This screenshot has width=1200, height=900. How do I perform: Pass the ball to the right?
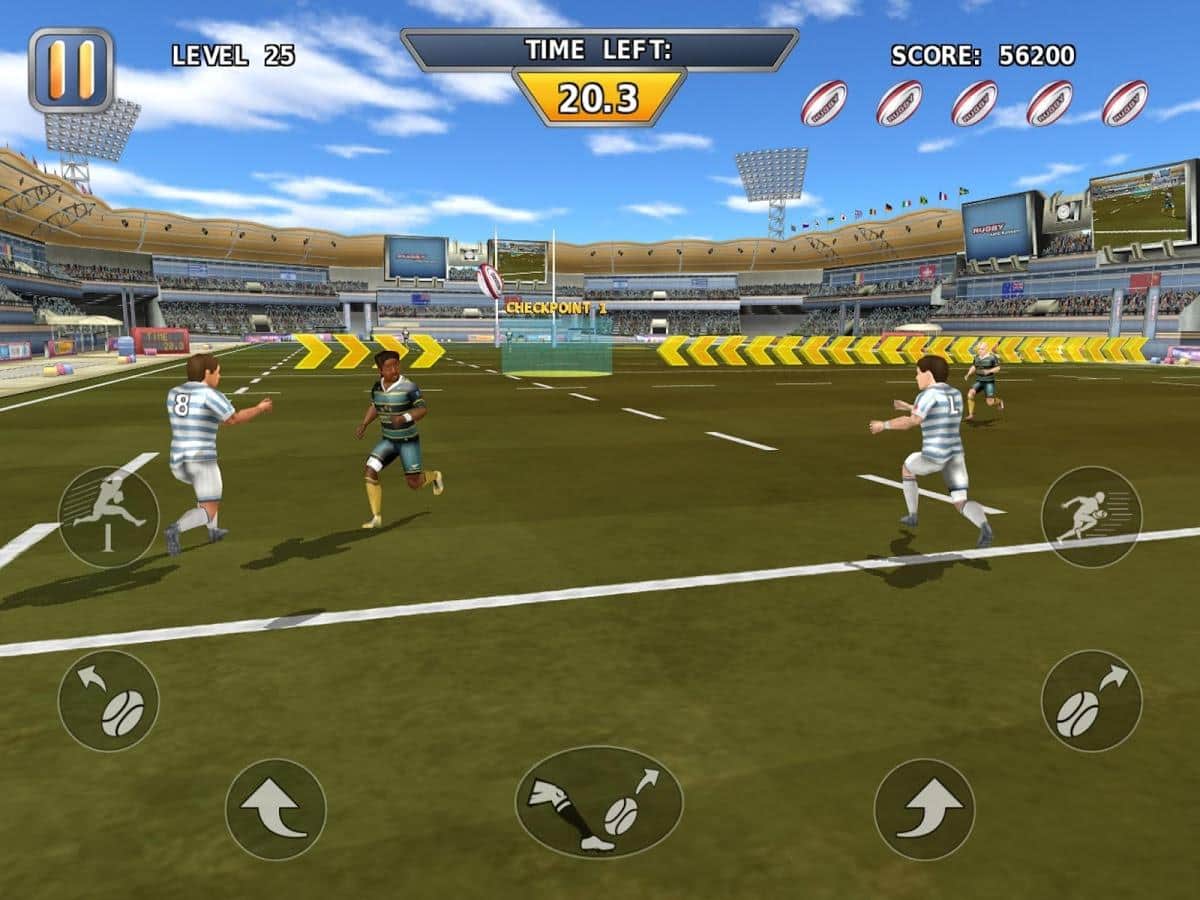(x=1091, y=700)
